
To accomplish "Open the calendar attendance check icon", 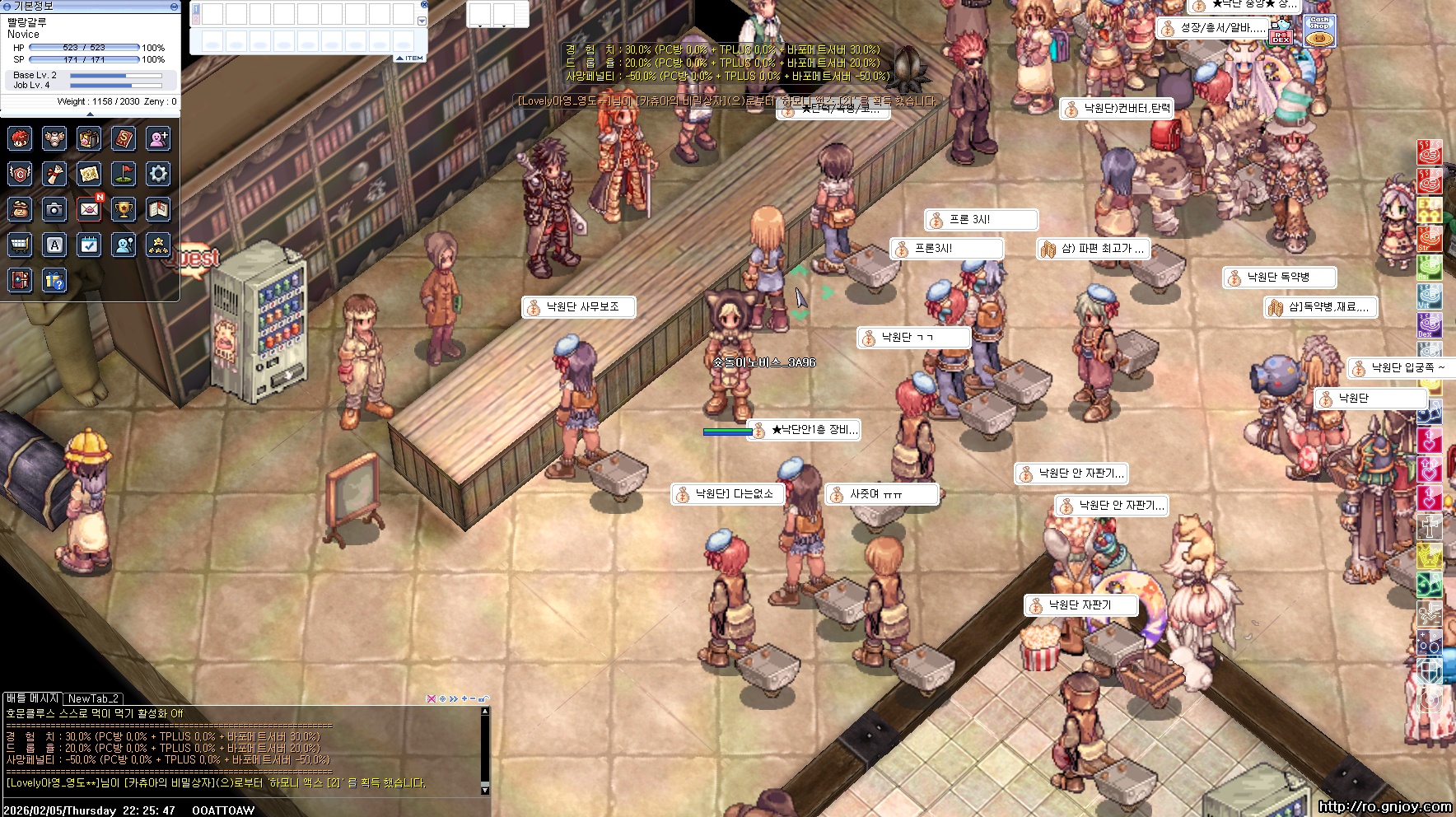I will (89, 245).
